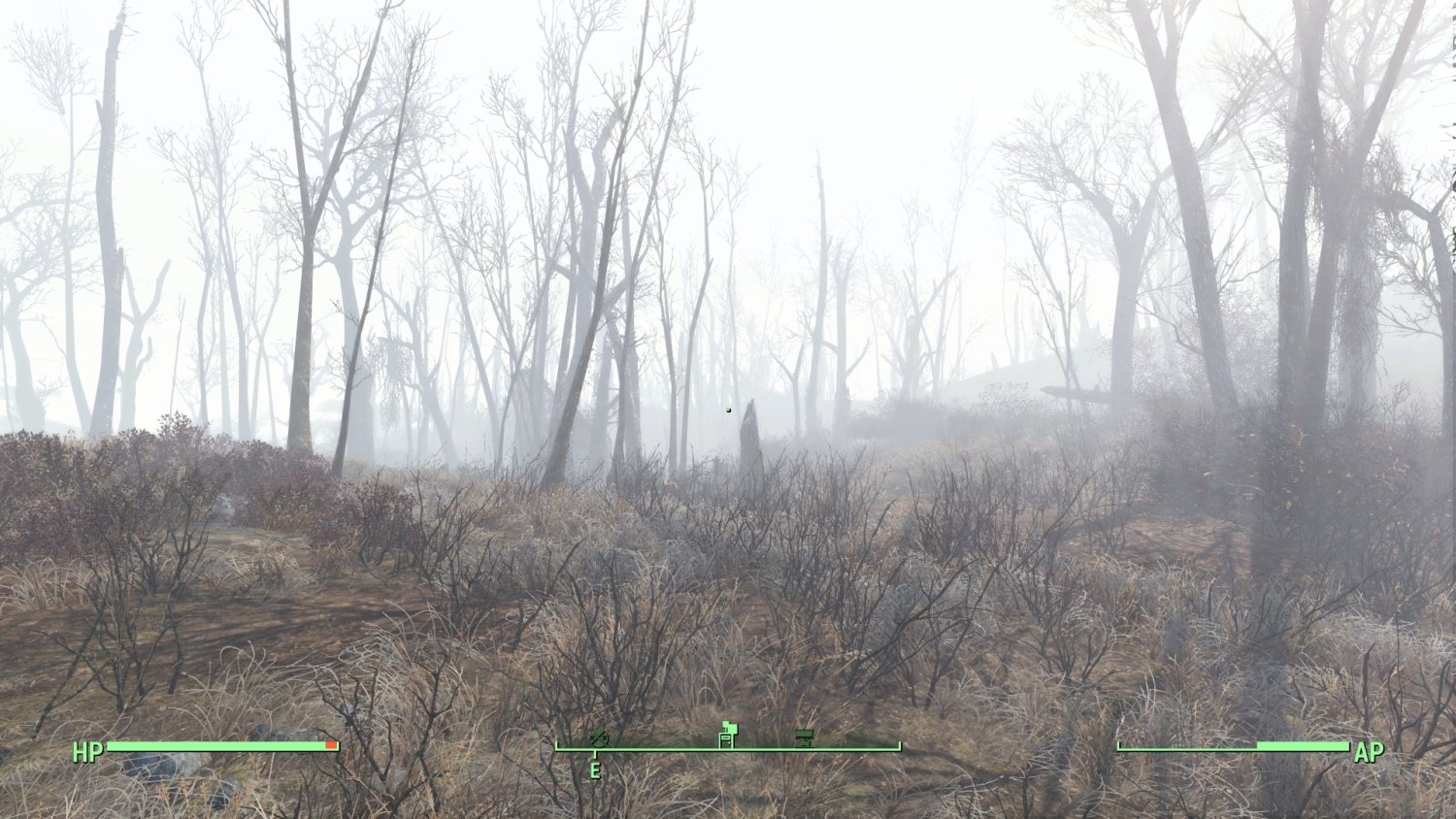
Task: Click the AP label on the action points bar
Action: [x=1369, y=752]
